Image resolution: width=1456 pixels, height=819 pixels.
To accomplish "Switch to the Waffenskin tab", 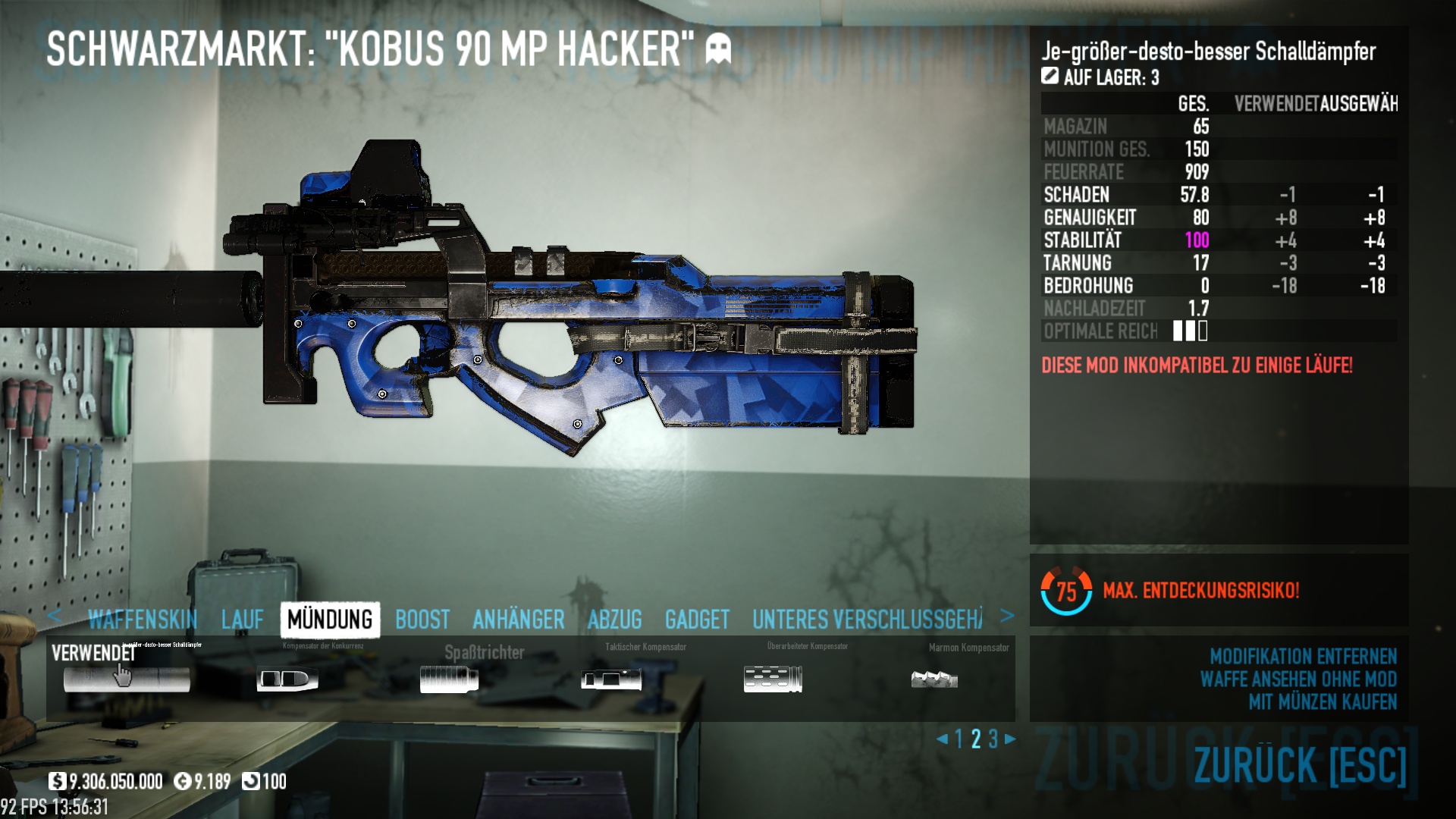I will pos(143,620).
